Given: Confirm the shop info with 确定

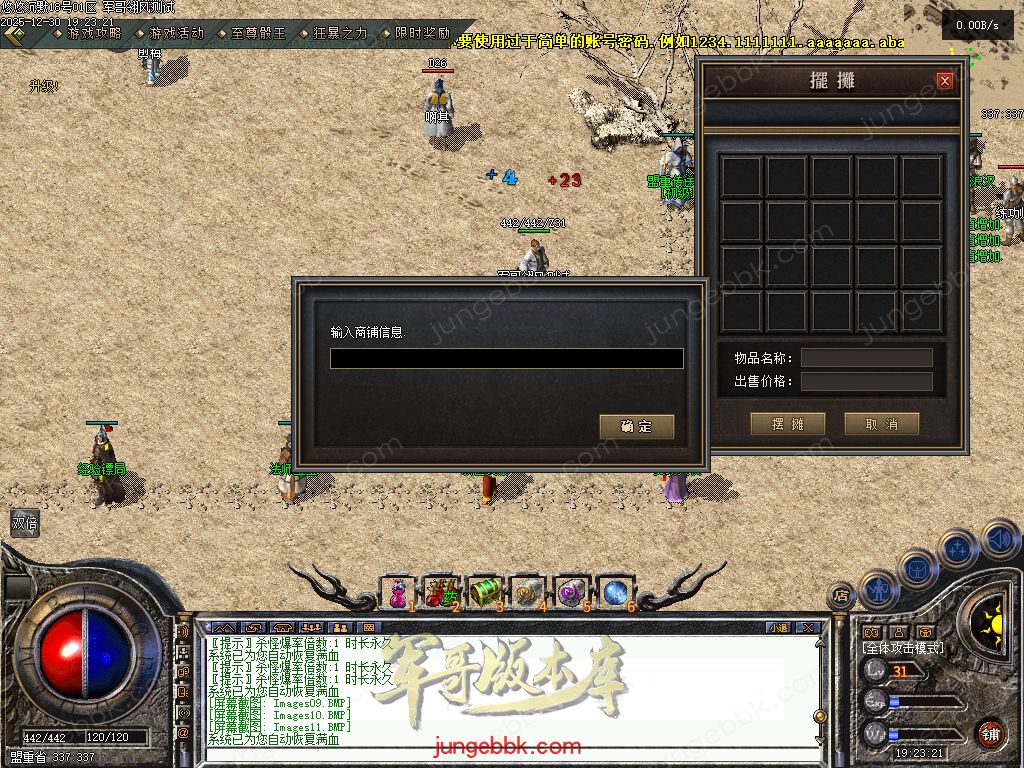Looking at the screenshot, I should click(637, 426).
